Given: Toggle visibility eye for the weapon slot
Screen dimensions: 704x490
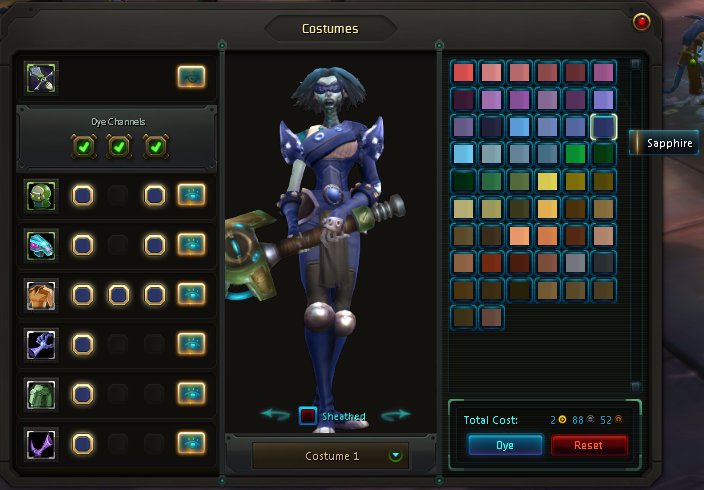Looking at the screenshot, I should [x=191, y=77].
